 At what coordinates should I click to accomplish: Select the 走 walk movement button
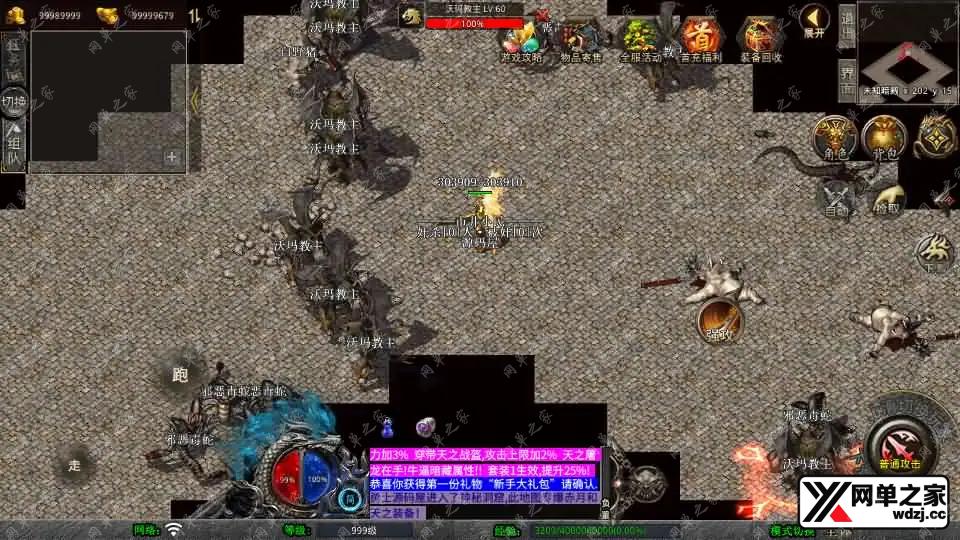[75, 465]
